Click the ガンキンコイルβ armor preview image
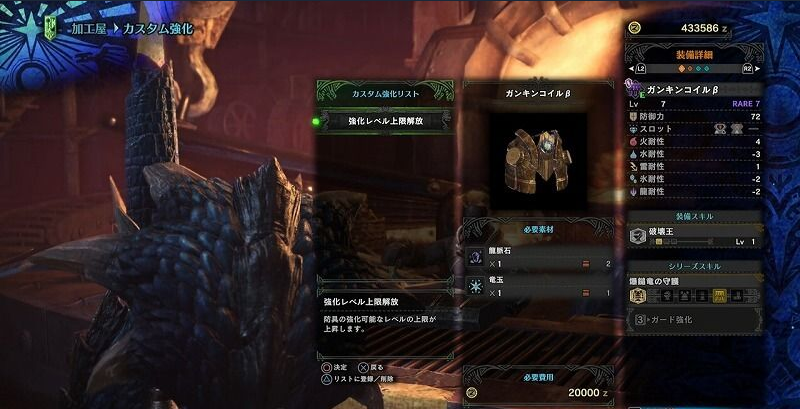Image resolution: width=800 pixels, height=409 pixels. 538,157
